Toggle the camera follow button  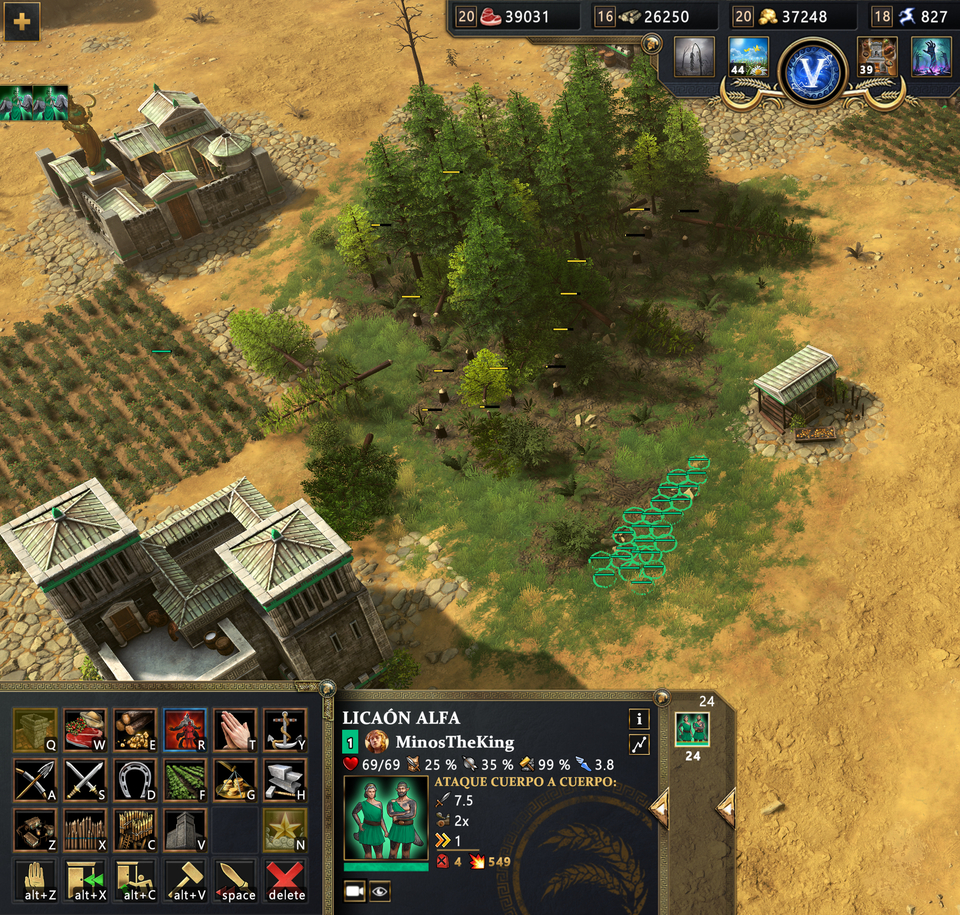[354, 890]
